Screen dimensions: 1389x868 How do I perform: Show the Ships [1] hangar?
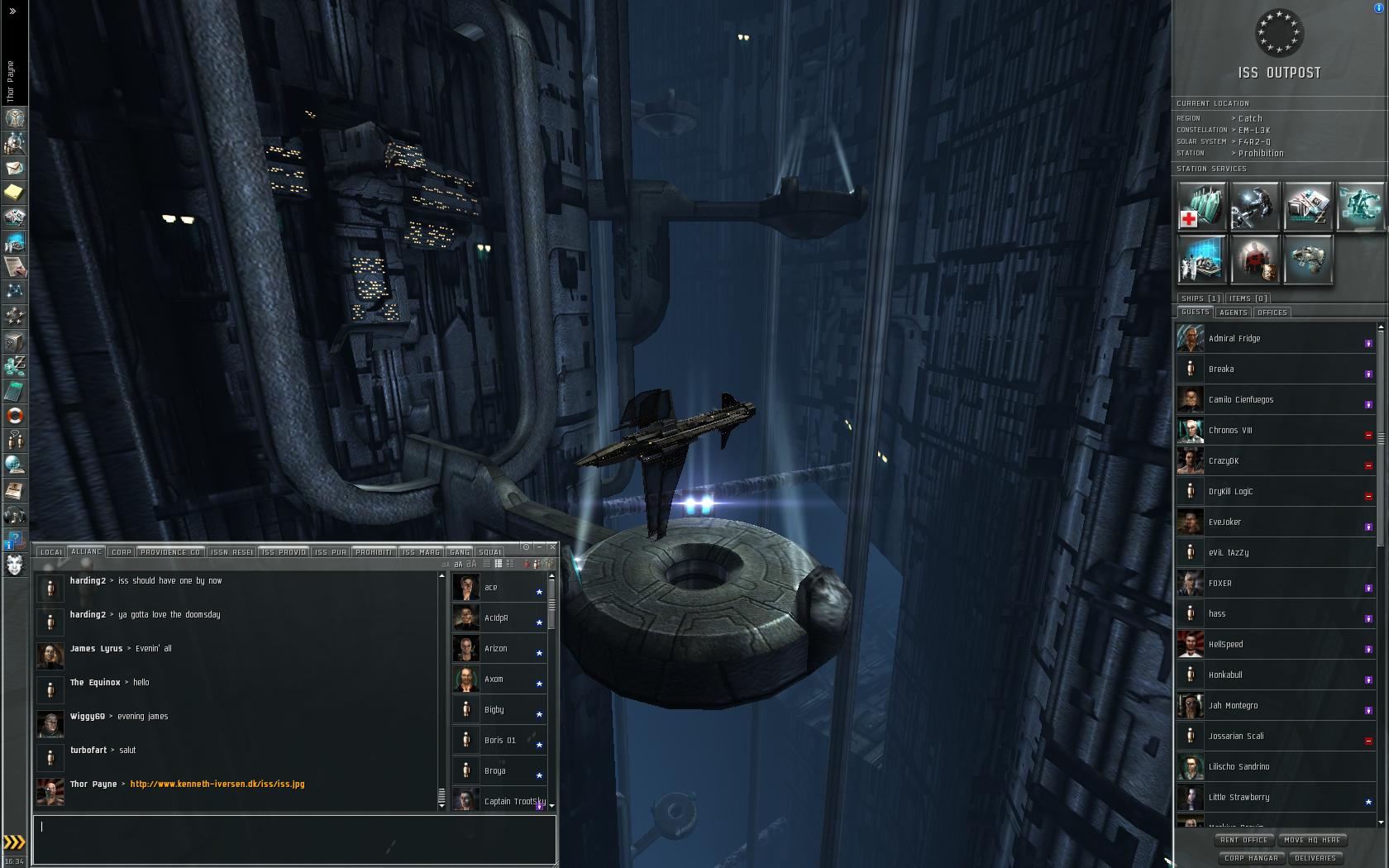[1200, 298]
